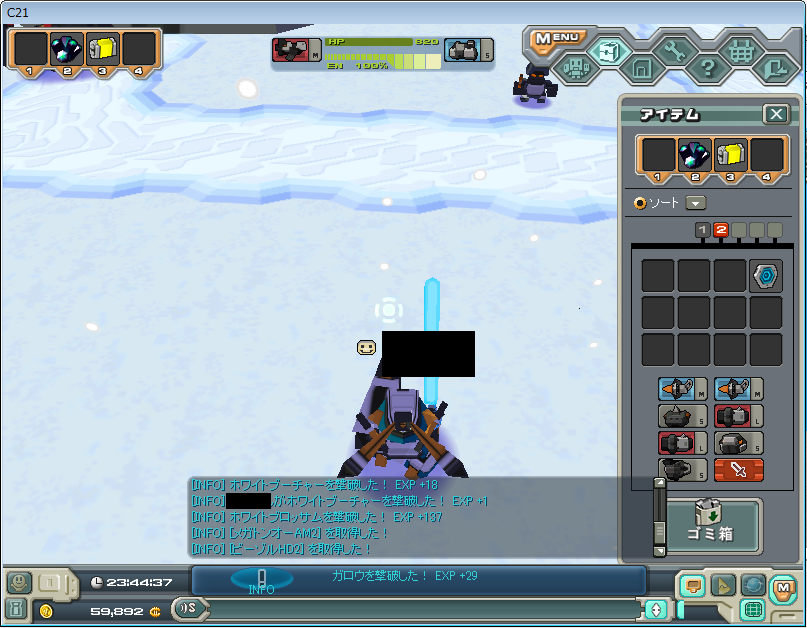The image size is (807, 628).
Task: Open the question mark help icon
Action: tap(707, 69)
